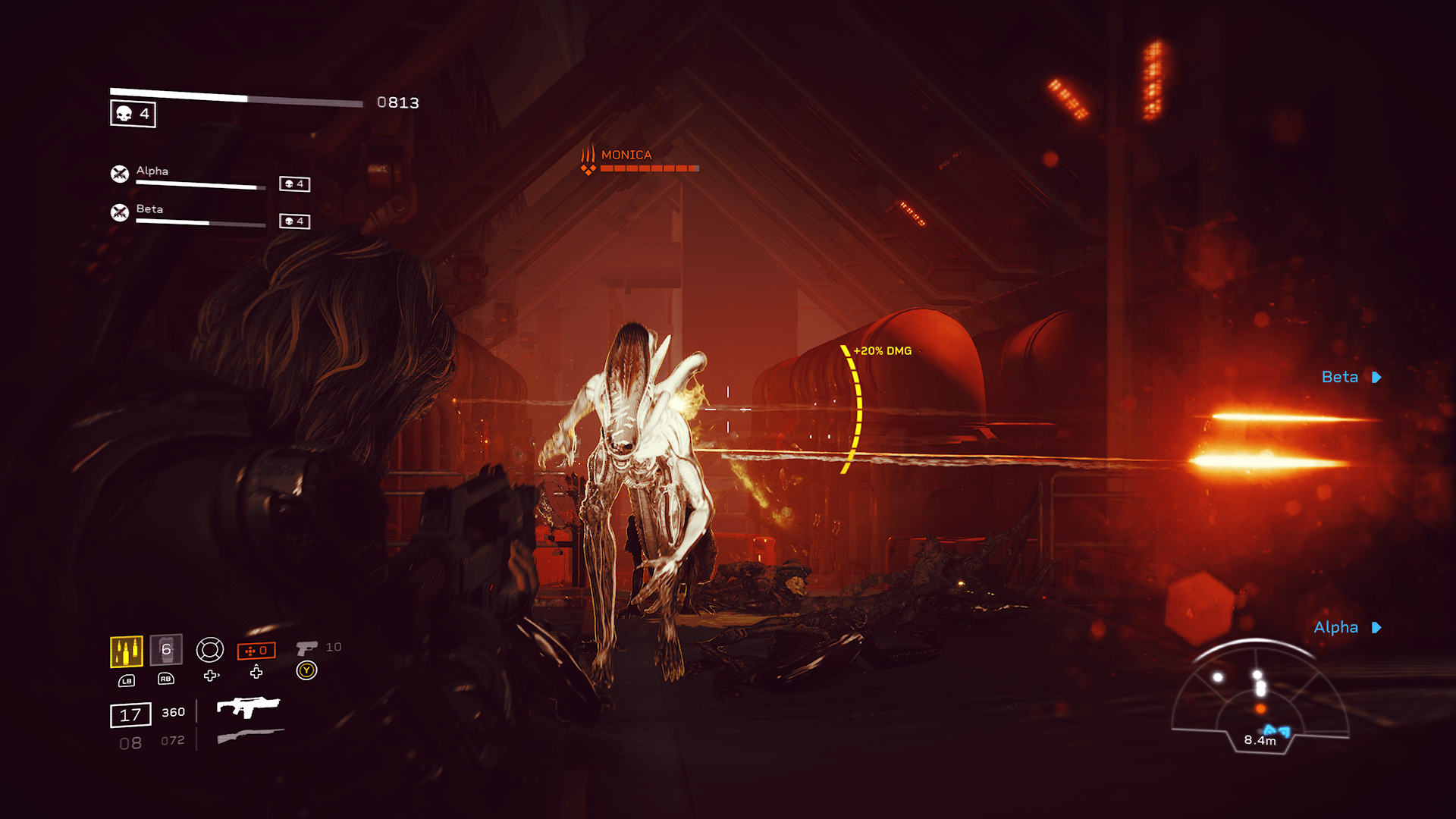
Task: Use the orange medkit counter icon
Action: click(x=256, y=651)
